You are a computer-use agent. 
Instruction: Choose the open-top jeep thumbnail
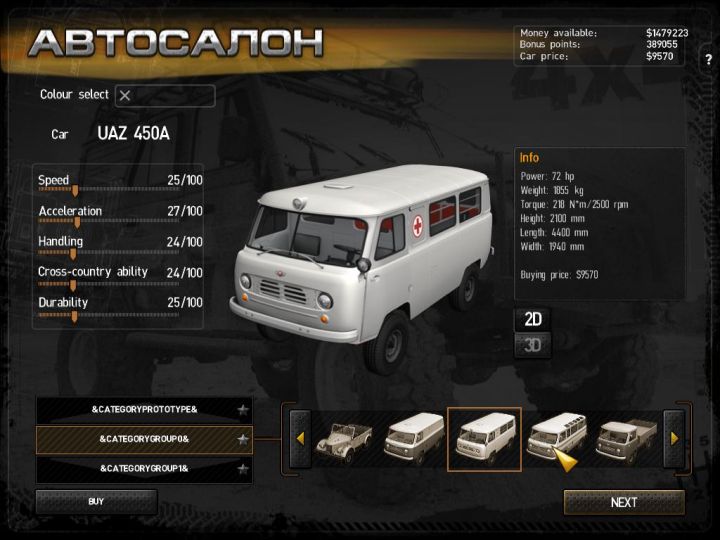(x=344, y=438)
